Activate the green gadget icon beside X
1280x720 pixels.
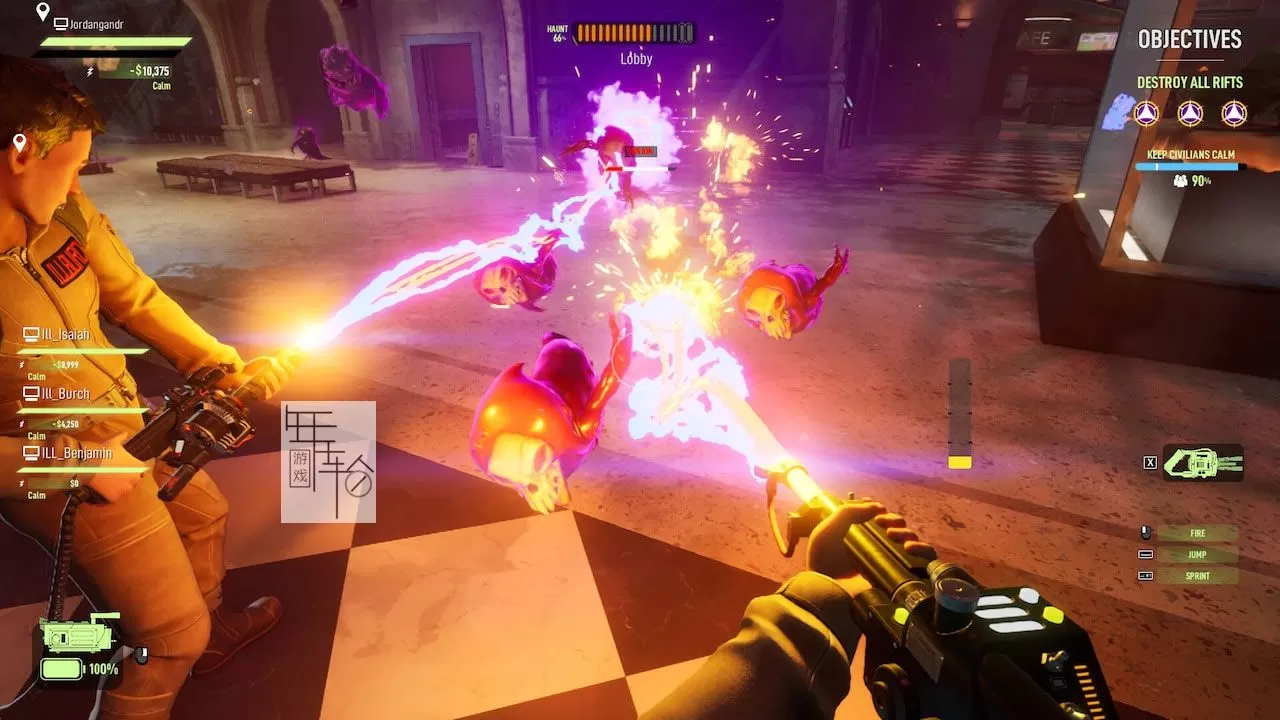click(x=1203, y=462)
